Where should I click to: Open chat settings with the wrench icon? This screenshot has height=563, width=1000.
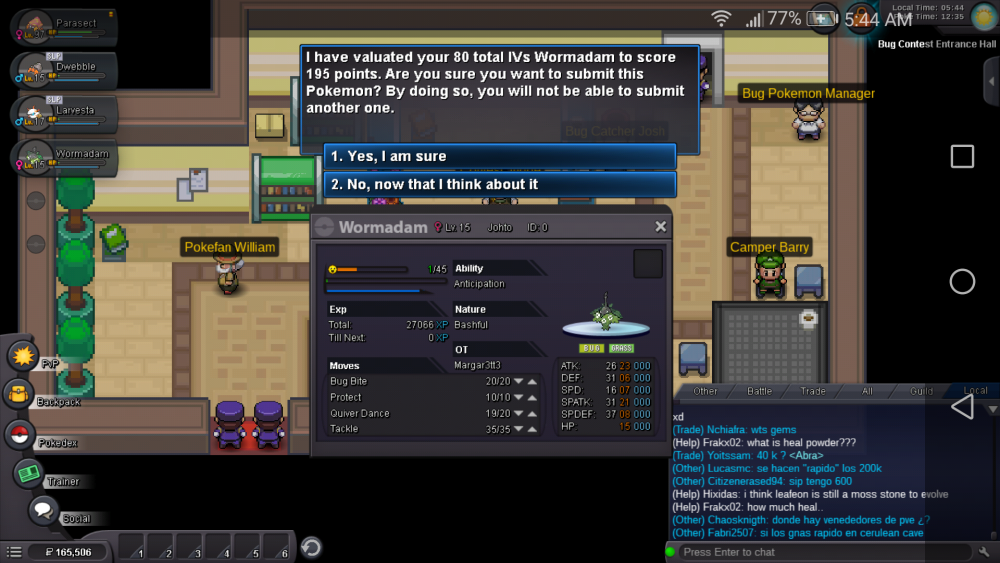pyautogui.click(x=984, y=552)
